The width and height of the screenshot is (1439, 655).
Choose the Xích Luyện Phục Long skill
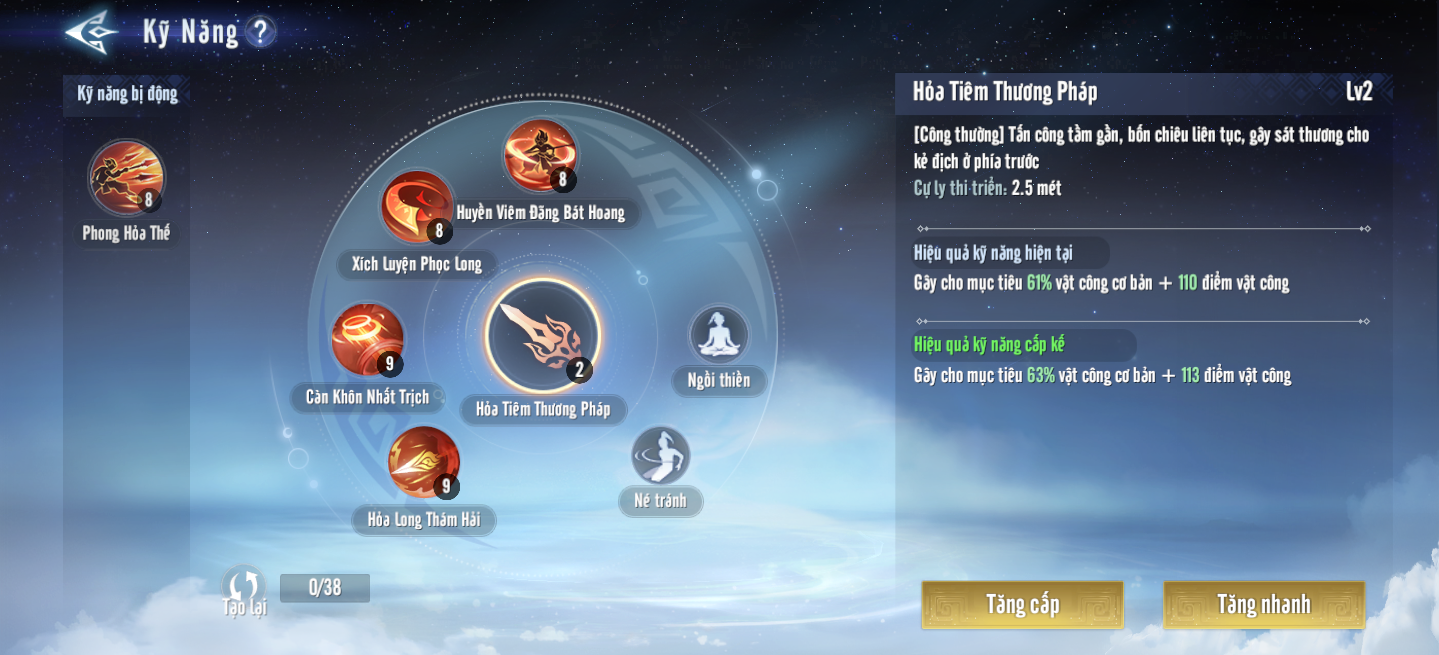pyautogui.click(x=417, y=207)
